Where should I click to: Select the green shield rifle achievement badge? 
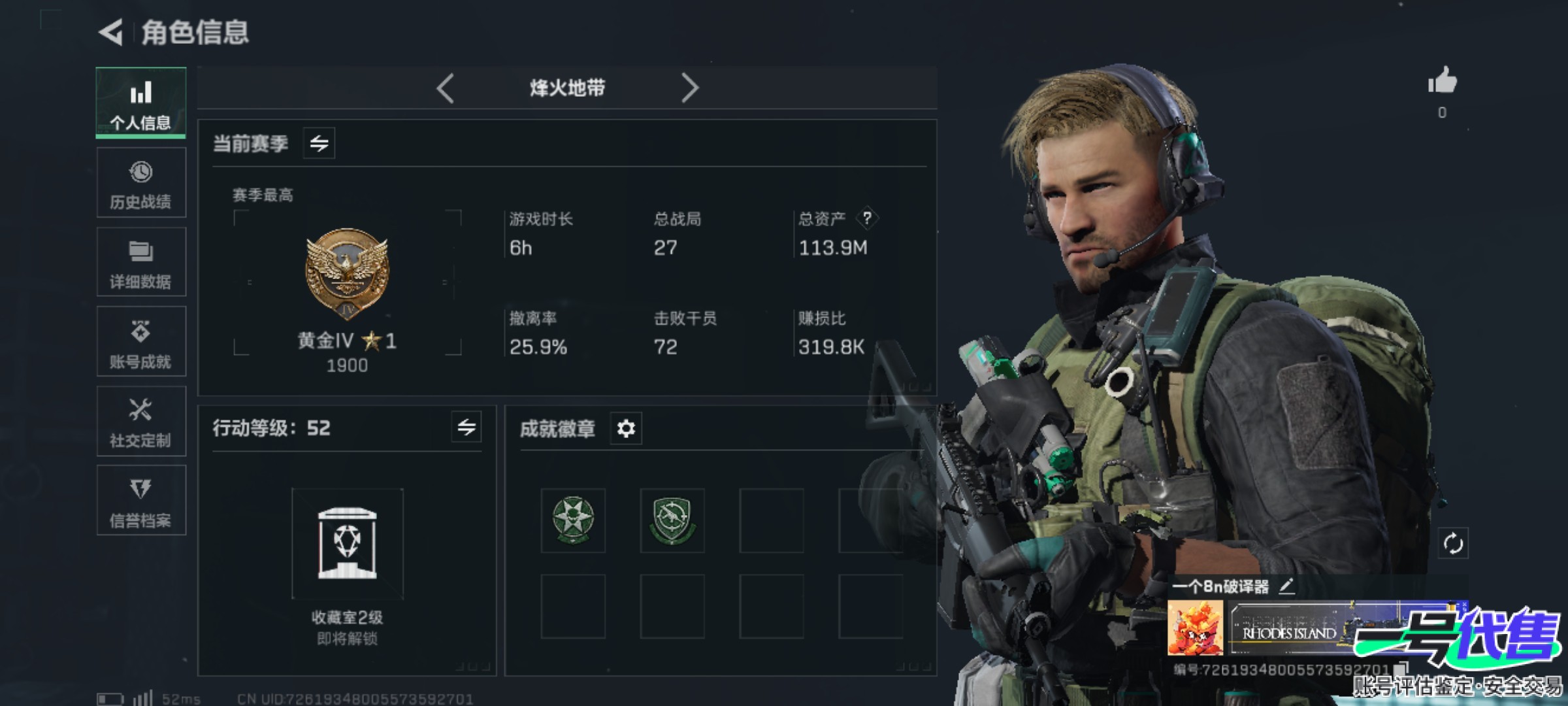[672, 520]
